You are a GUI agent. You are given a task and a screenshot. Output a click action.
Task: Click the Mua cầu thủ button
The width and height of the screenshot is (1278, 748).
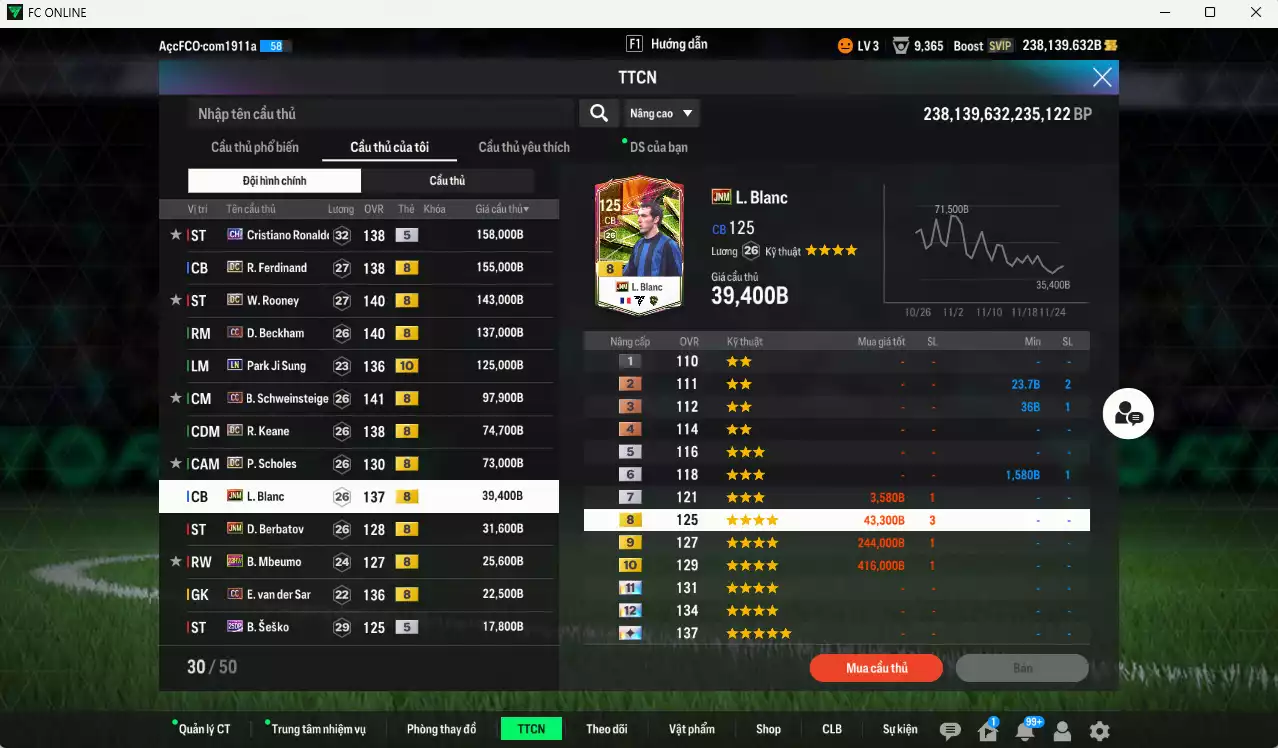876,668
